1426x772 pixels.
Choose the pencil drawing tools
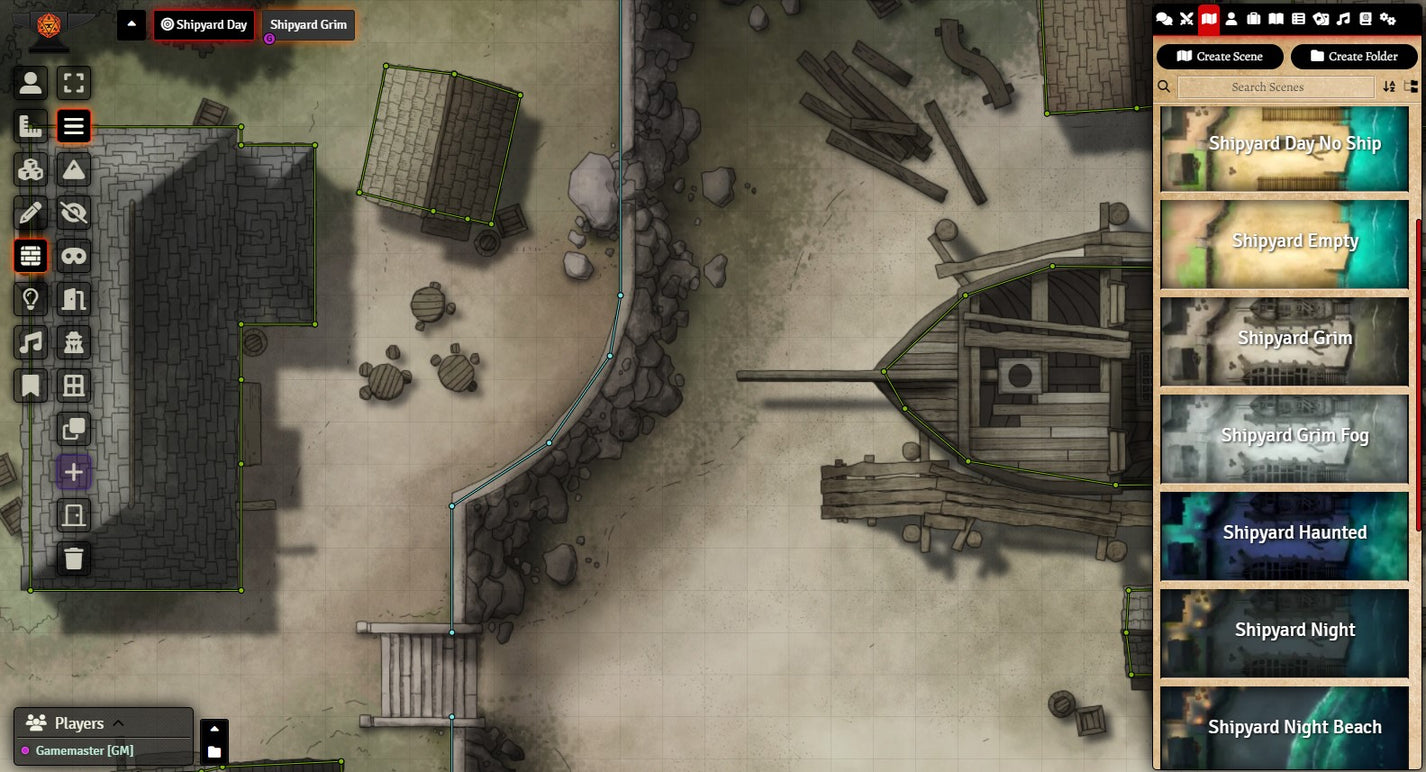(x=31, y=213)
